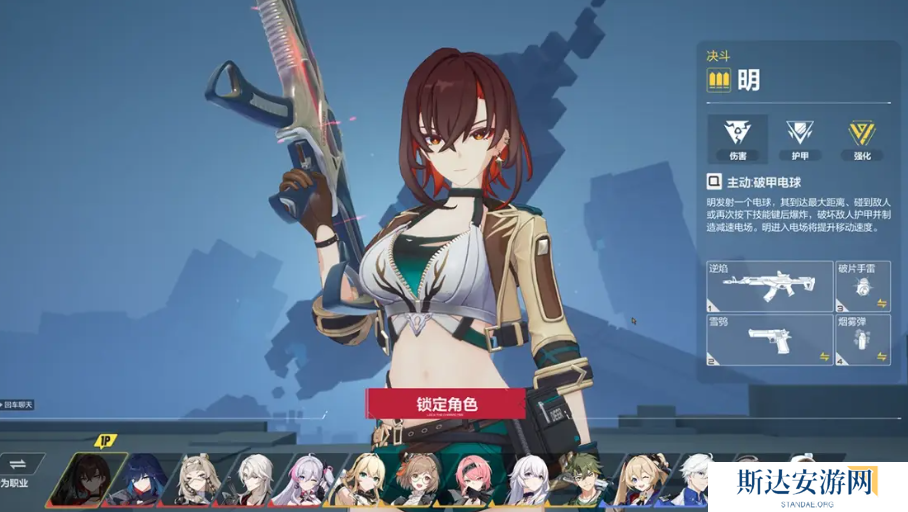Select the red-brown haired character portrait marked 1P

(x=88, y=479)
